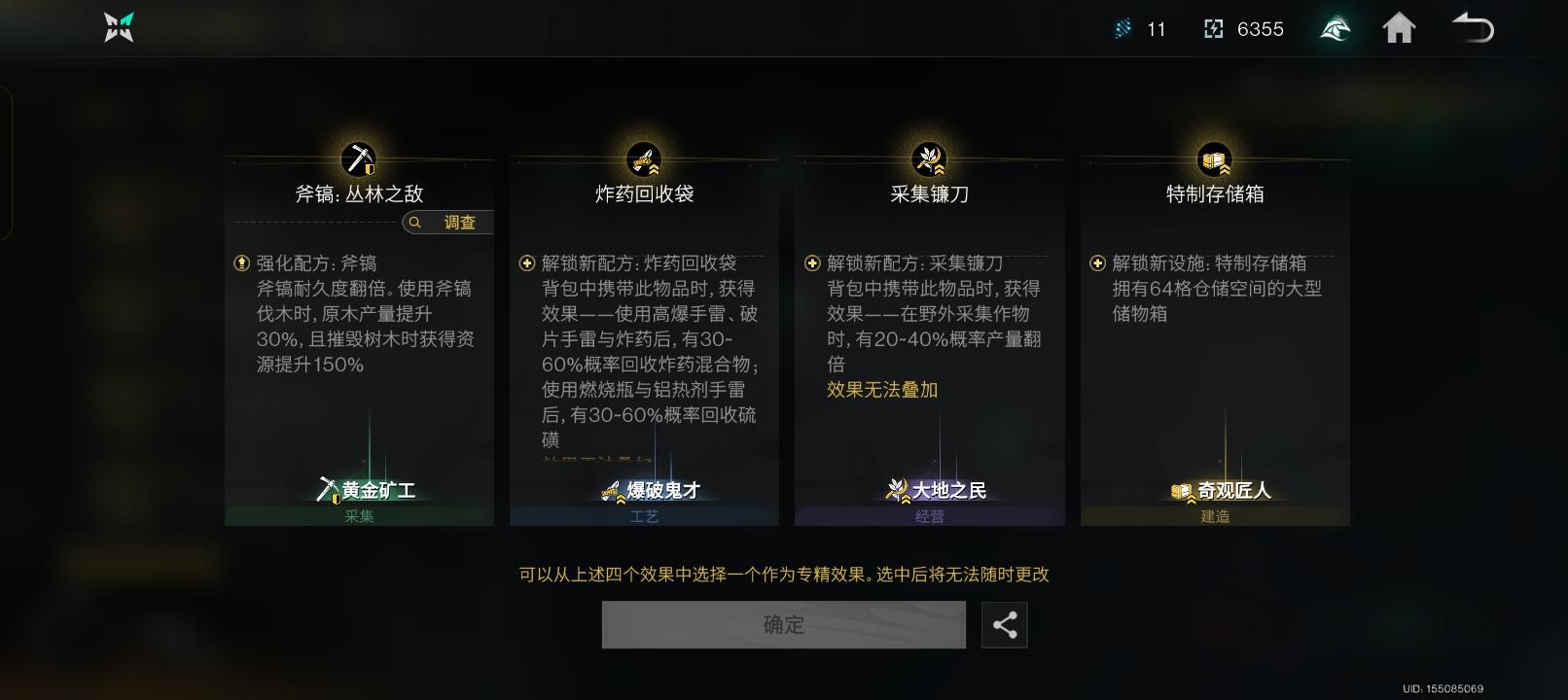
Task: Click the 采集 category label
Action: pos(359,516)
